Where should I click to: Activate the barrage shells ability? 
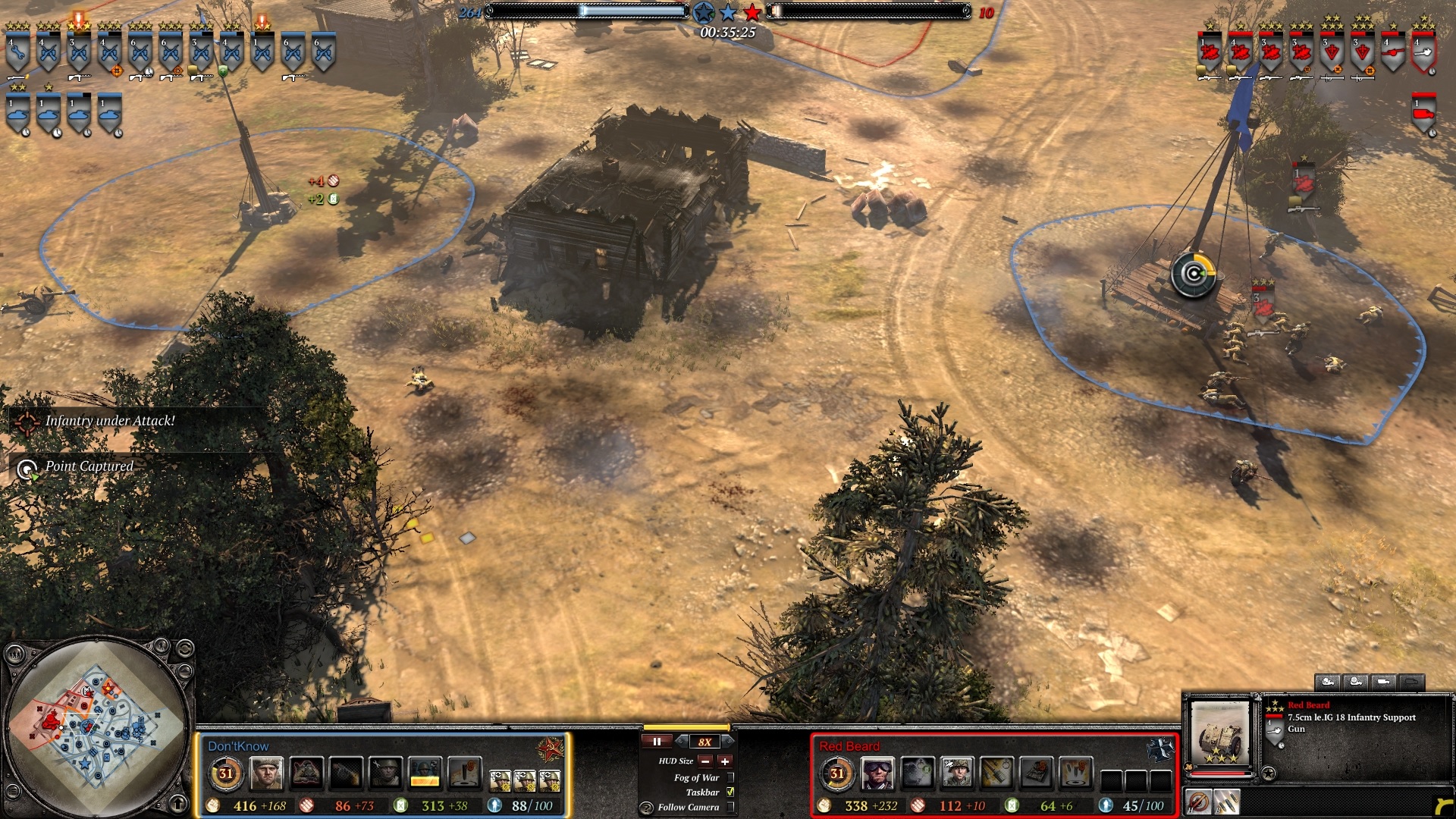pyautogui.click(x=1226, y=802)
